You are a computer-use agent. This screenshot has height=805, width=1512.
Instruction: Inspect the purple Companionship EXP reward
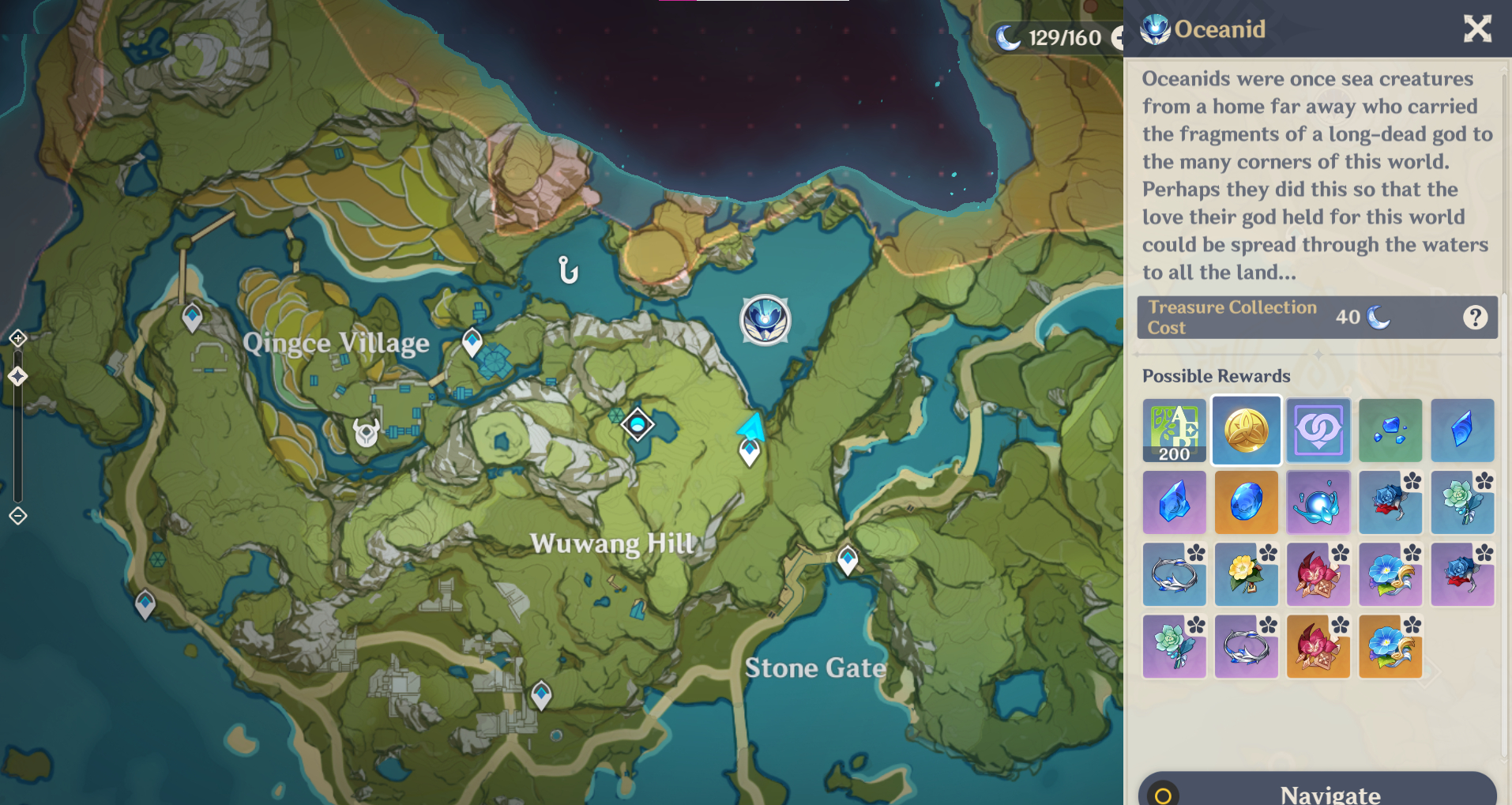[1318, 431]
